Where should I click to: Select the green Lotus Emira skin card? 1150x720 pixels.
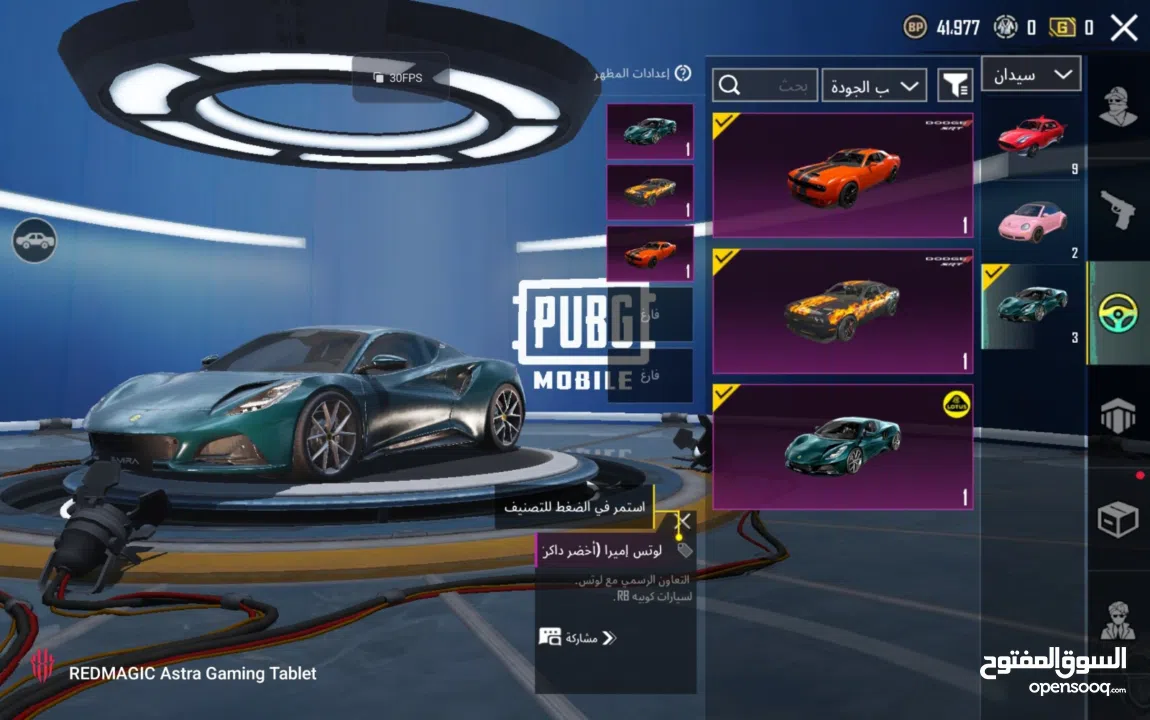[842, 446]
